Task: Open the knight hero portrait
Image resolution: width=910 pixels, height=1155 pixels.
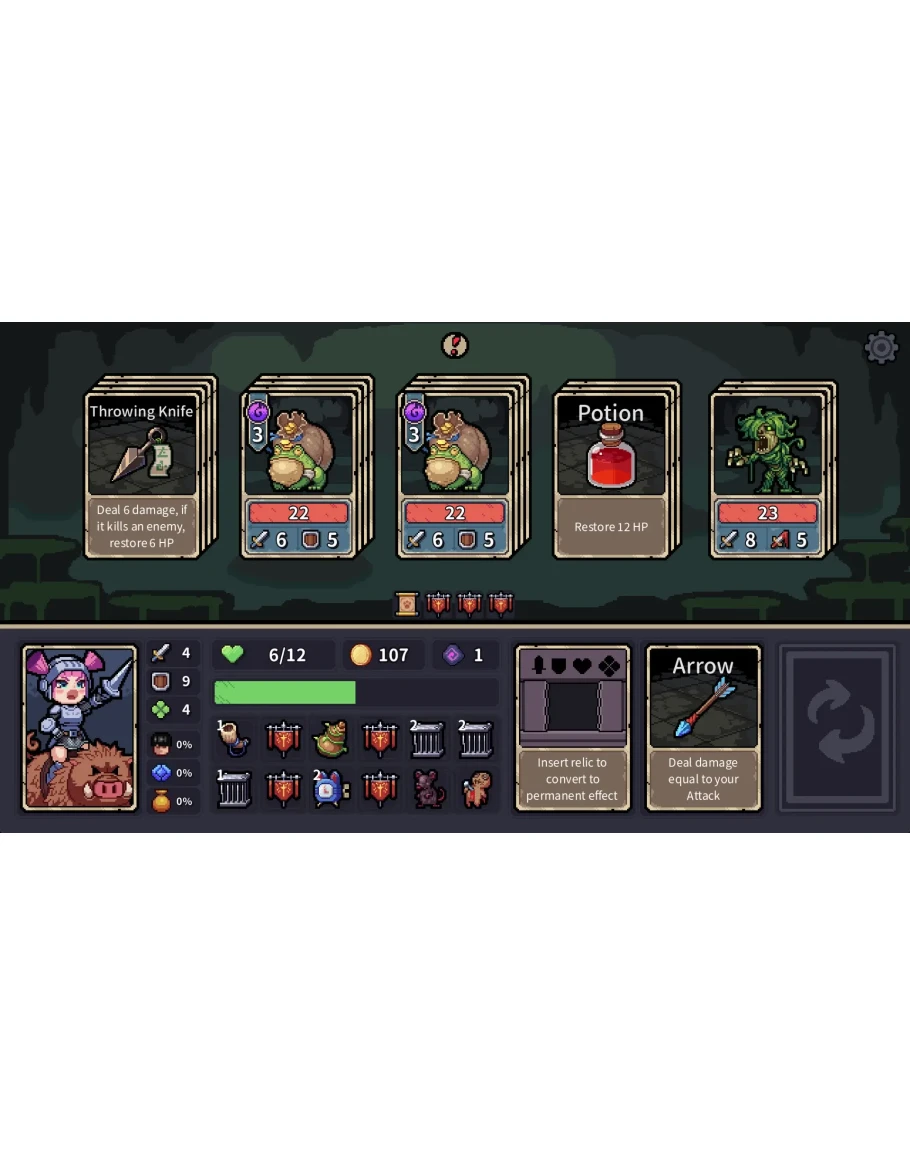Action: pos(80,727)
